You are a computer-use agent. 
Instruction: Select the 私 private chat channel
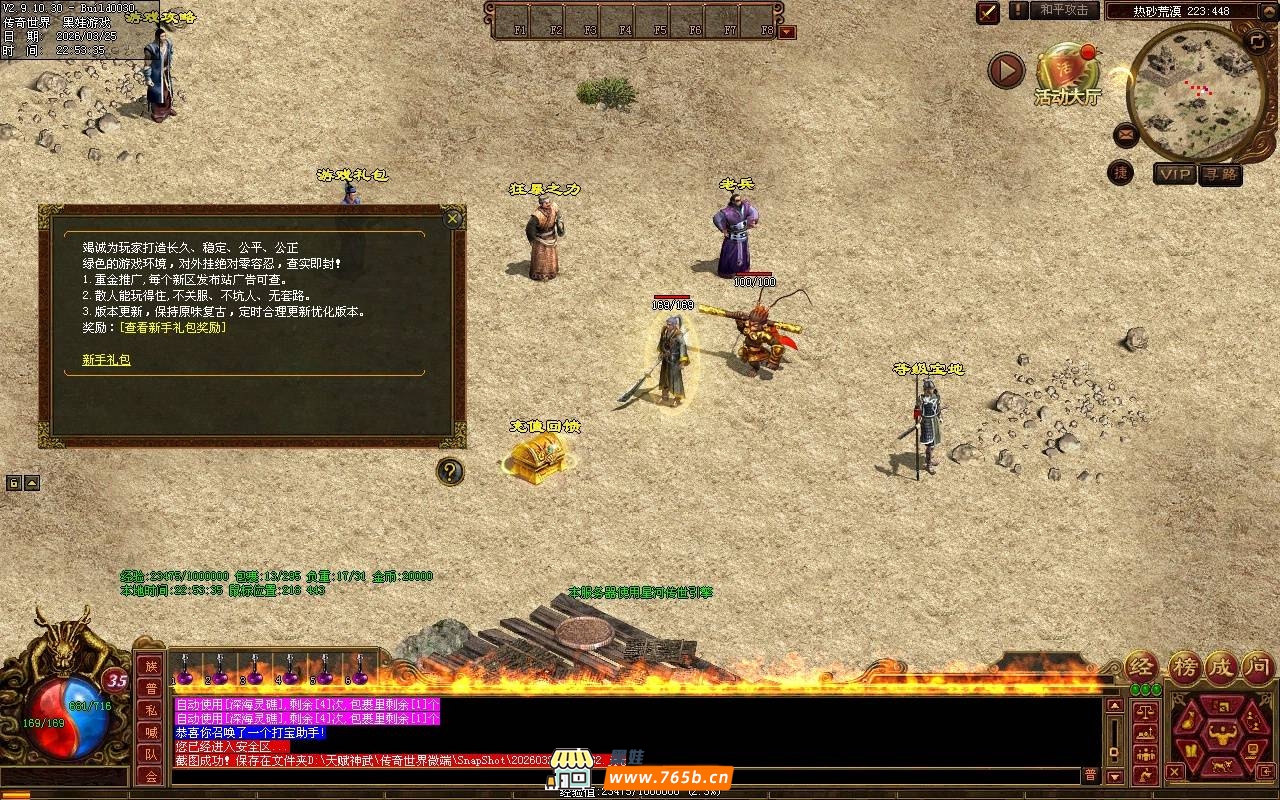(151, 710)
